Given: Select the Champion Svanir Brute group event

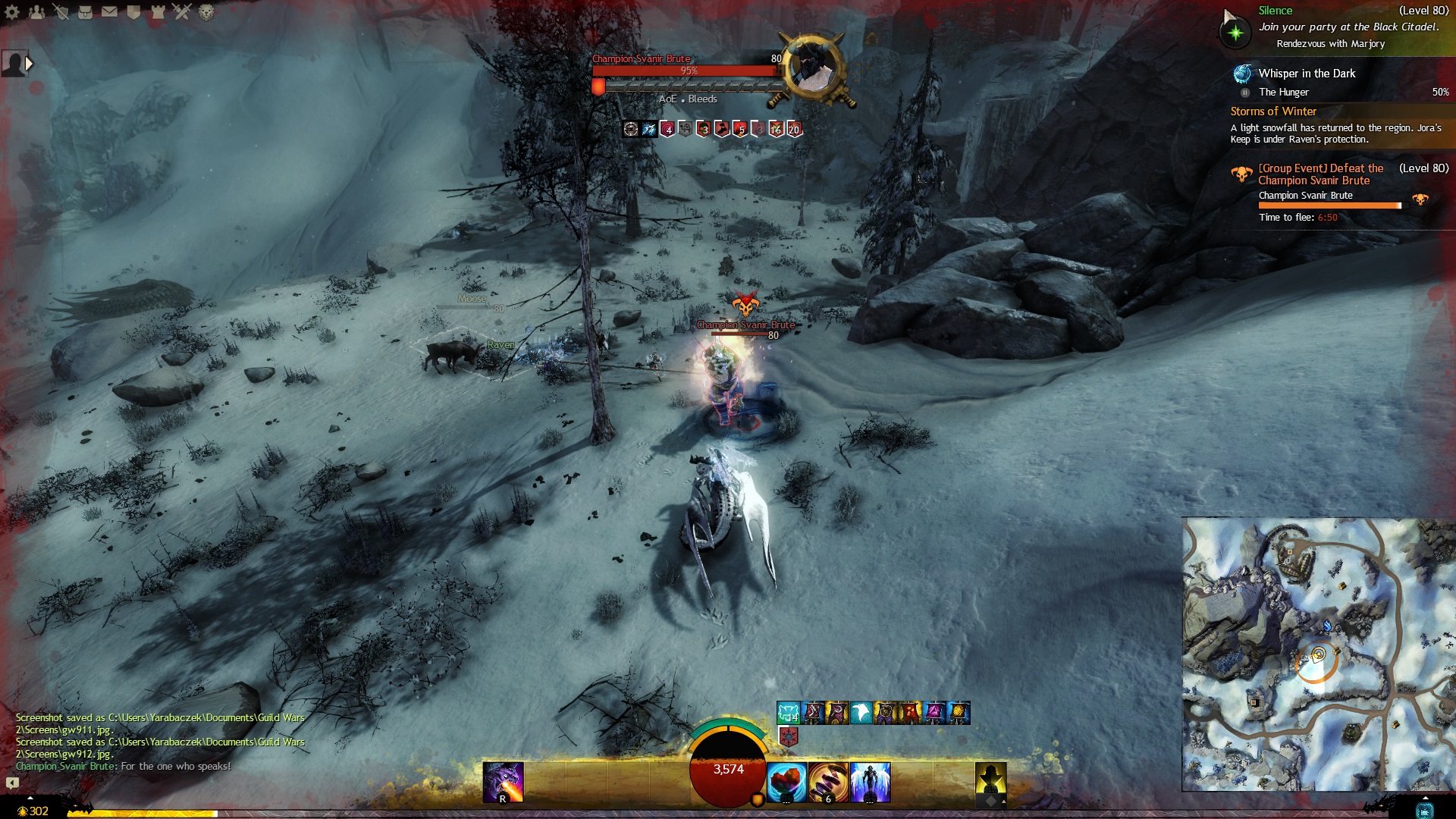Looking at the screenshot, I should point(1319,174).
